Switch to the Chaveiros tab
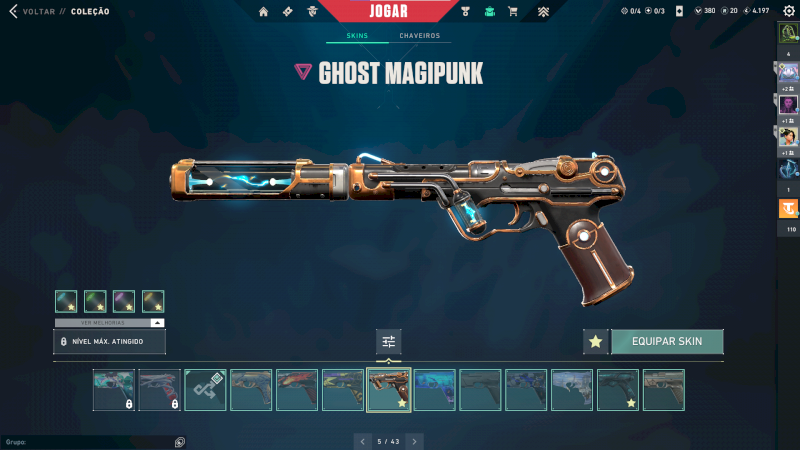The image size is (800, 450). (x=419, y=36)
